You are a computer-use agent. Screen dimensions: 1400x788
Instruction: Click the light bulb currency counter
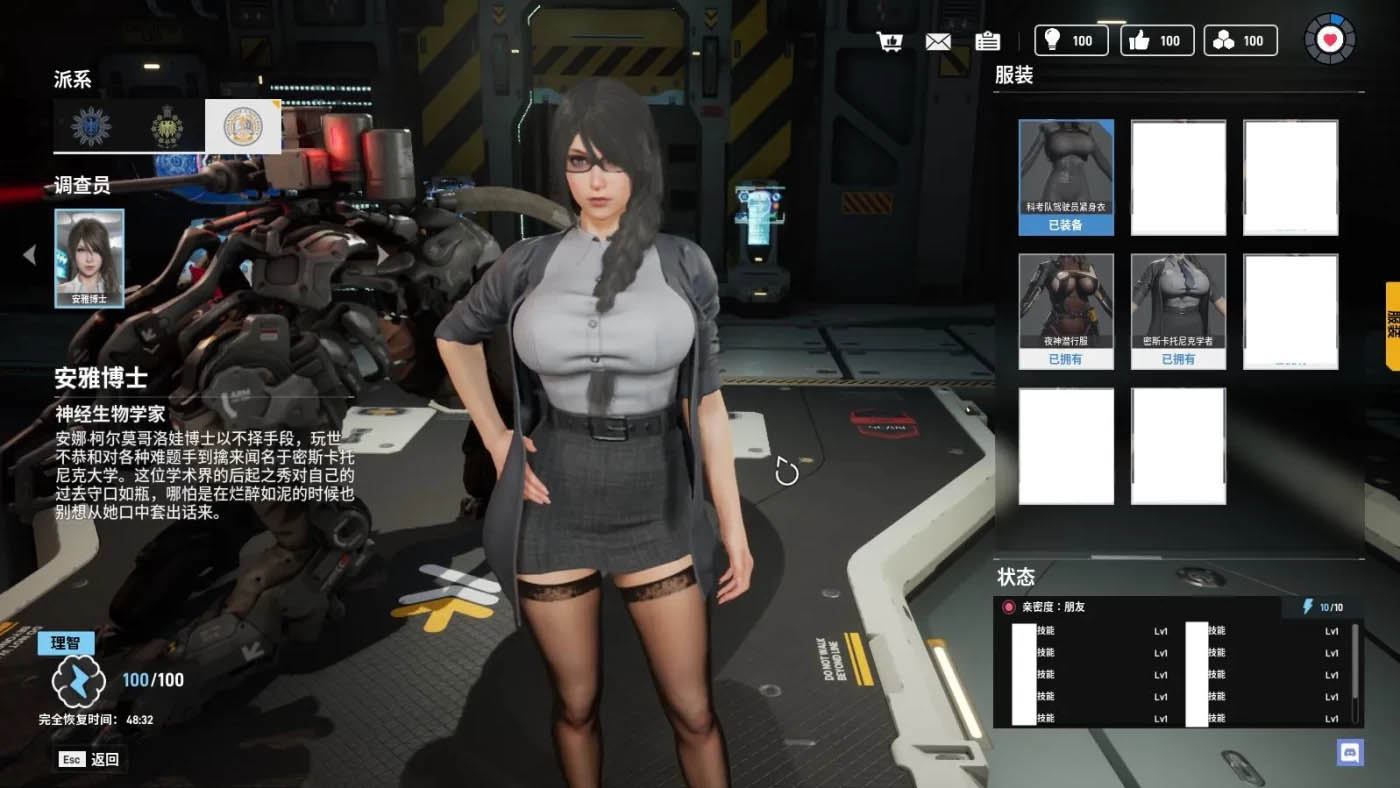[1071, 40]
